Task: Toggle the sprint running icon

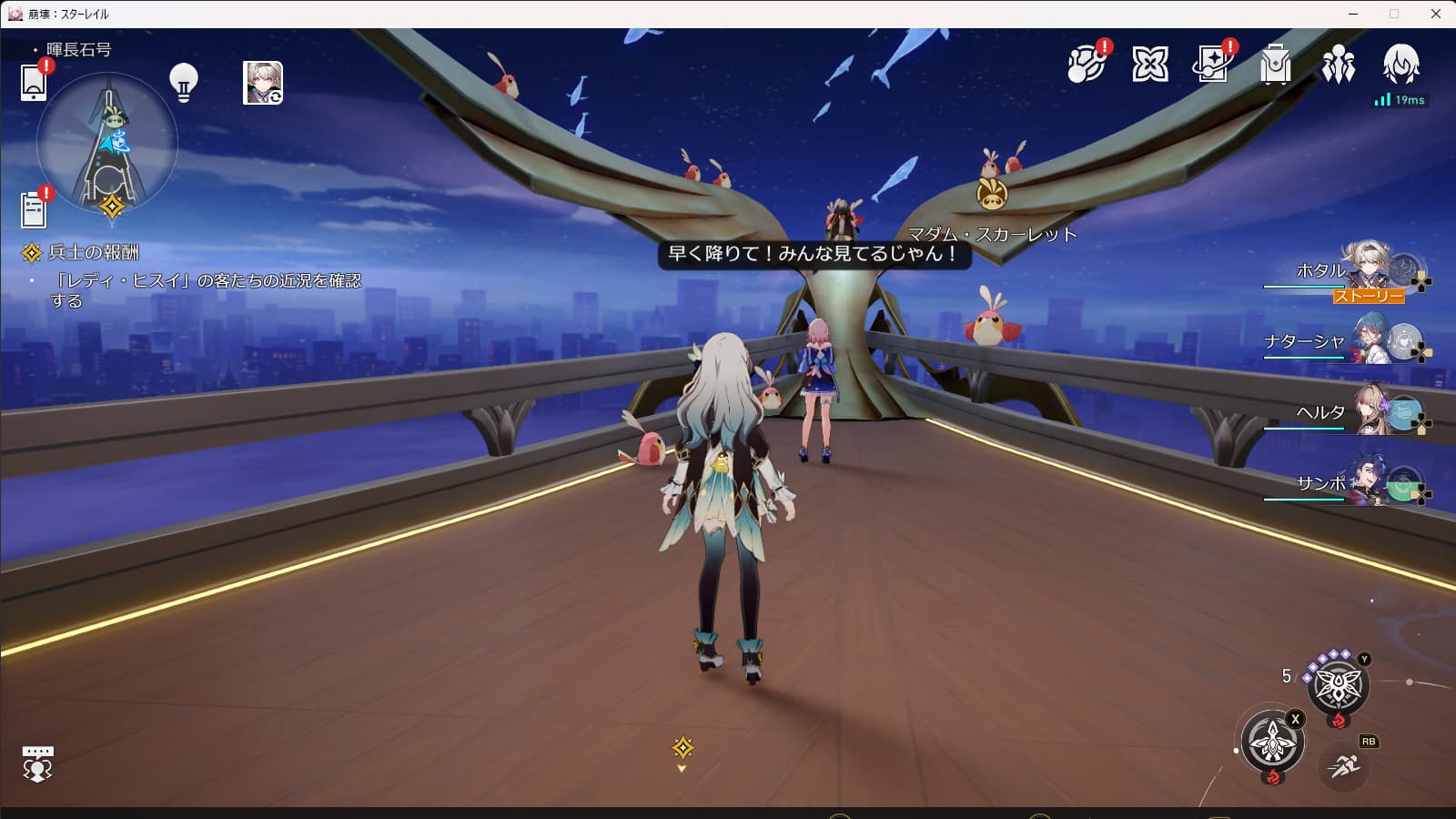Action: pos(1343,766)
